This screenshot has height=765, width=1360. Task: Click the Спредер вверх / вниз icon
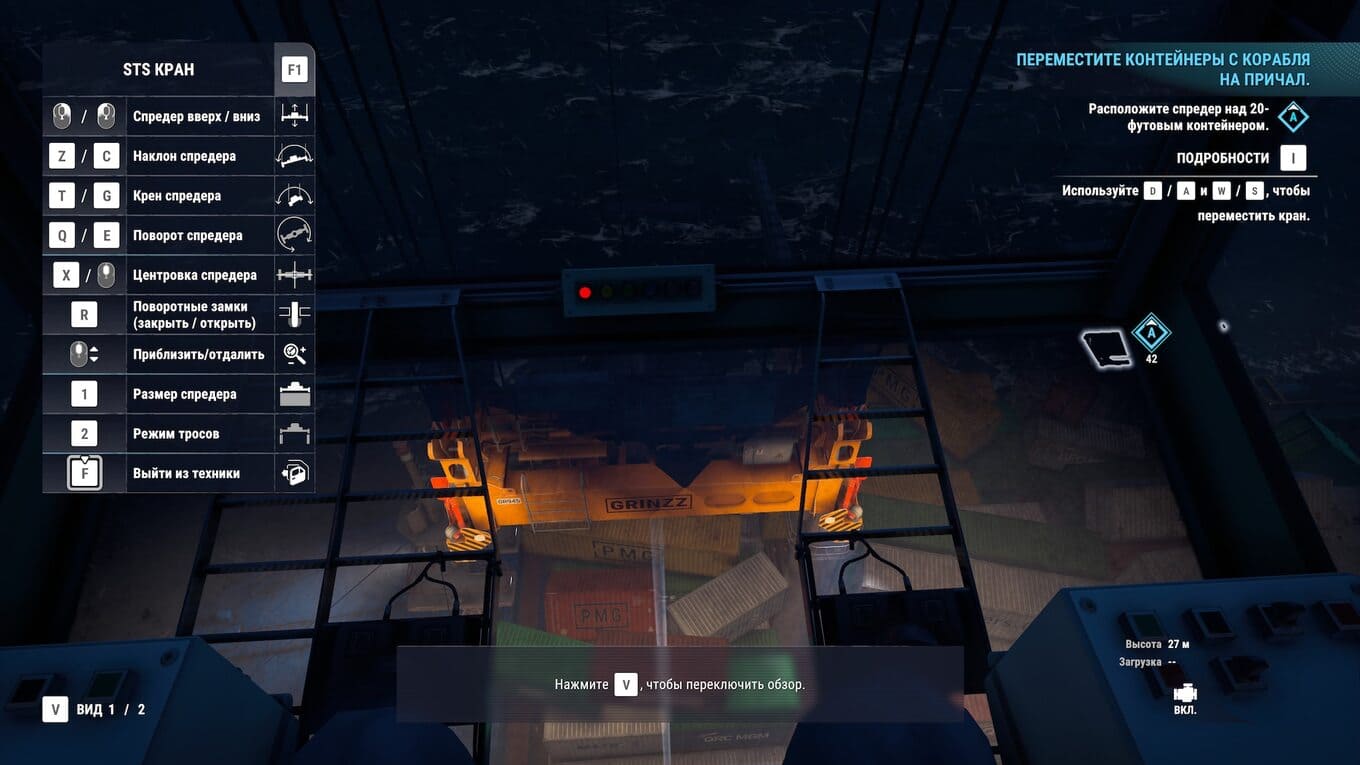[x=295, y=116]
